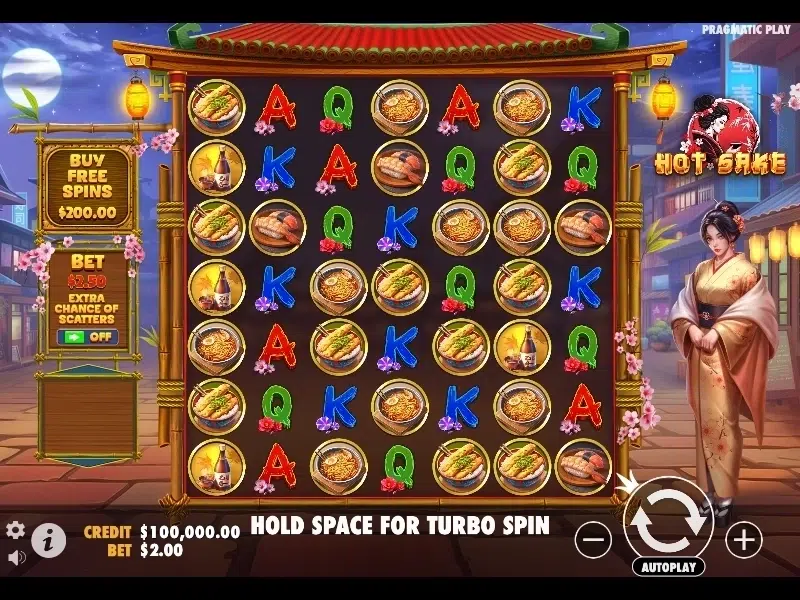The image size is (800, 600).
Task: Open the settings gear menu
Action: 15,530
